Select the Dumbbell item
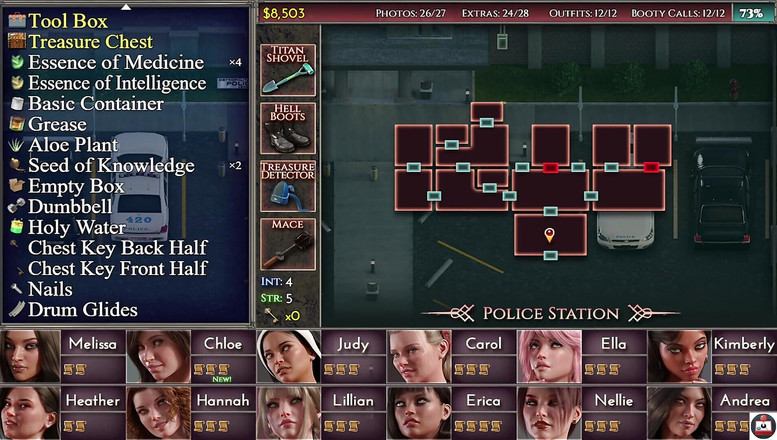This screenshot has width=777, height=440. click(70, 207)
